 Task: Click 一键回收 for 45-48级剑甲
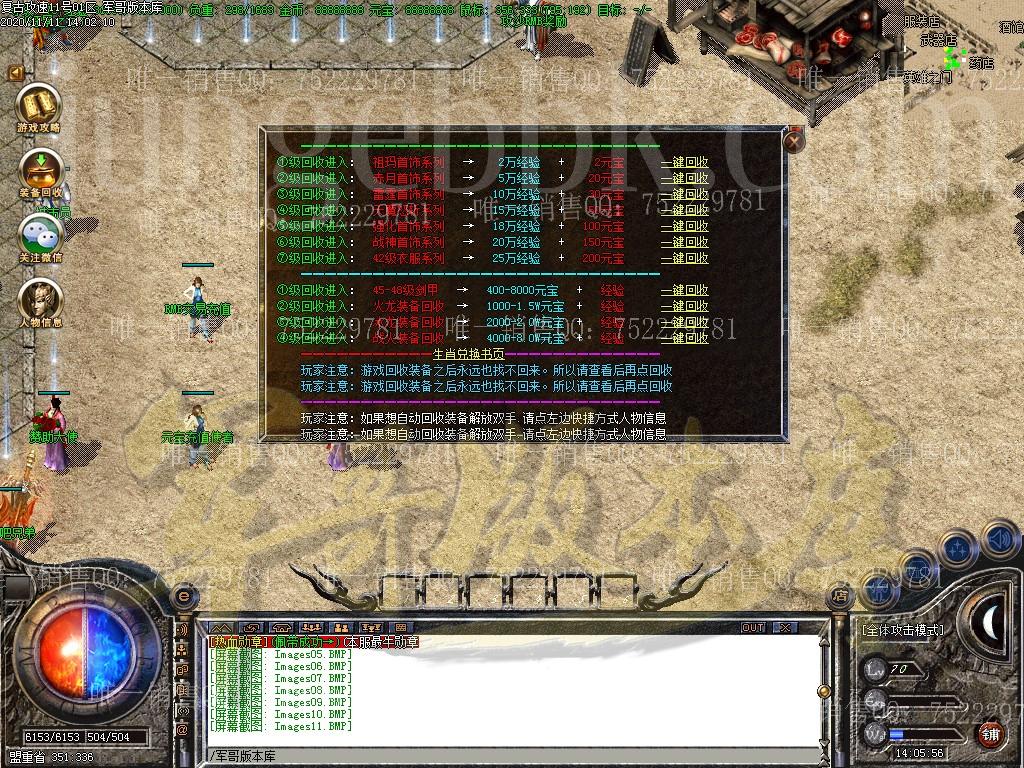click(x=684, y=291)
